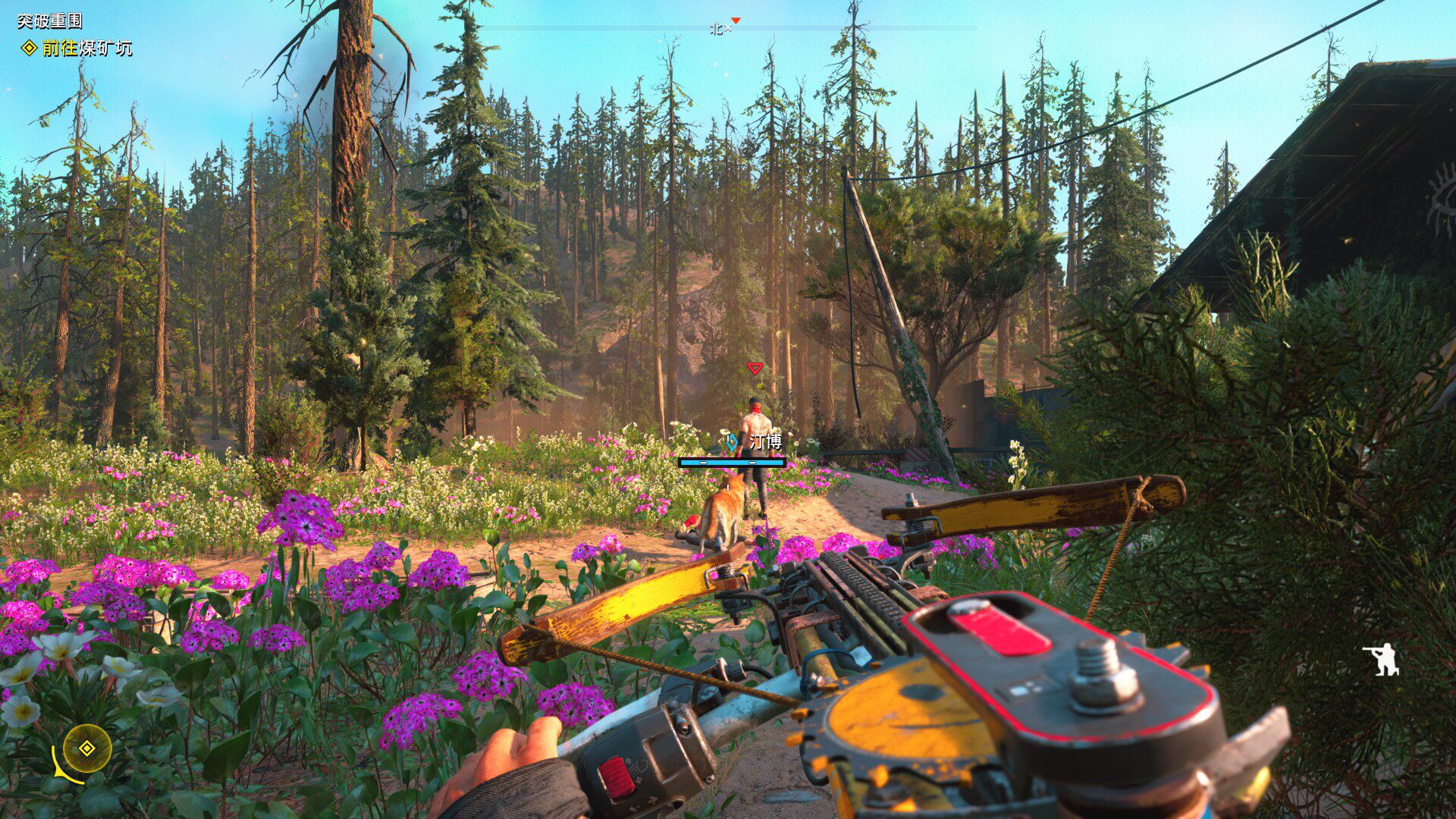The height and width of the screenshot is (819, 1456).
Task: Click the 突破重围 mission title
Action: coord(49,21)
